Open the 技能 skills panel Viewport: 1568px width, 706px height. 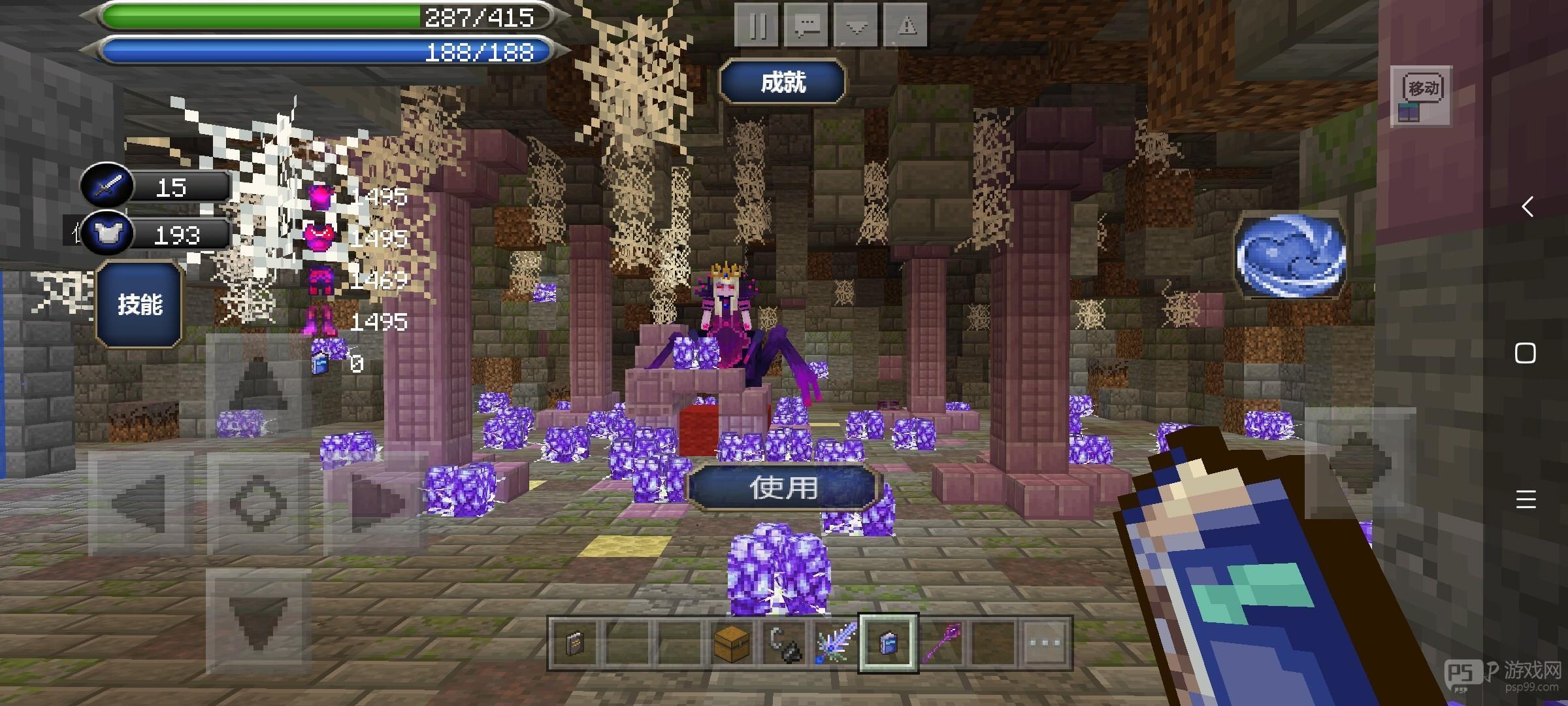pos(139,305)
